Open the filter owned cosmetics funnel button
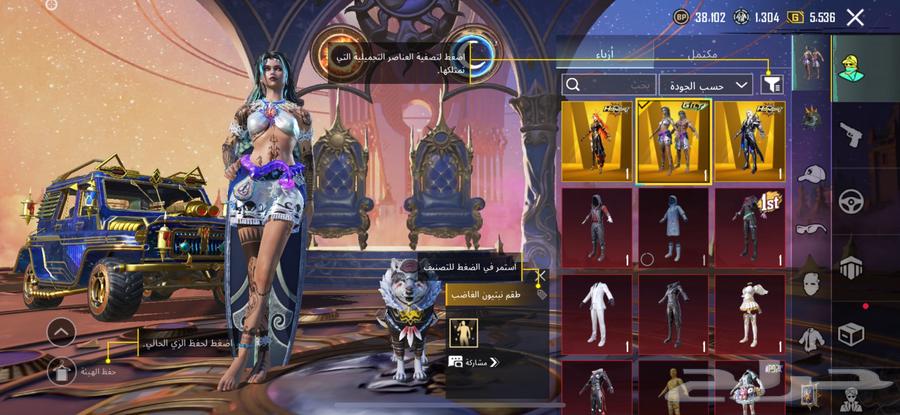900x415 pixels. pyautogui.click(x=771, y=85)
